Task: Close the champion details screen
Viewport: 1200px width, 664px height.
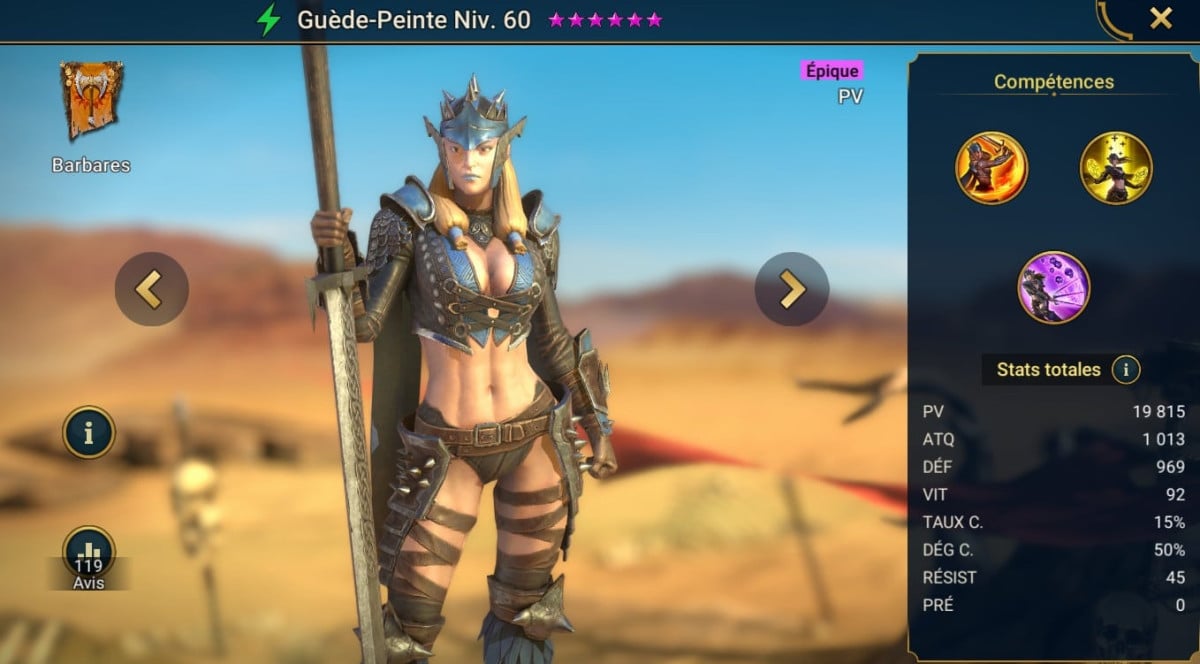Action: coord(1161,18)
